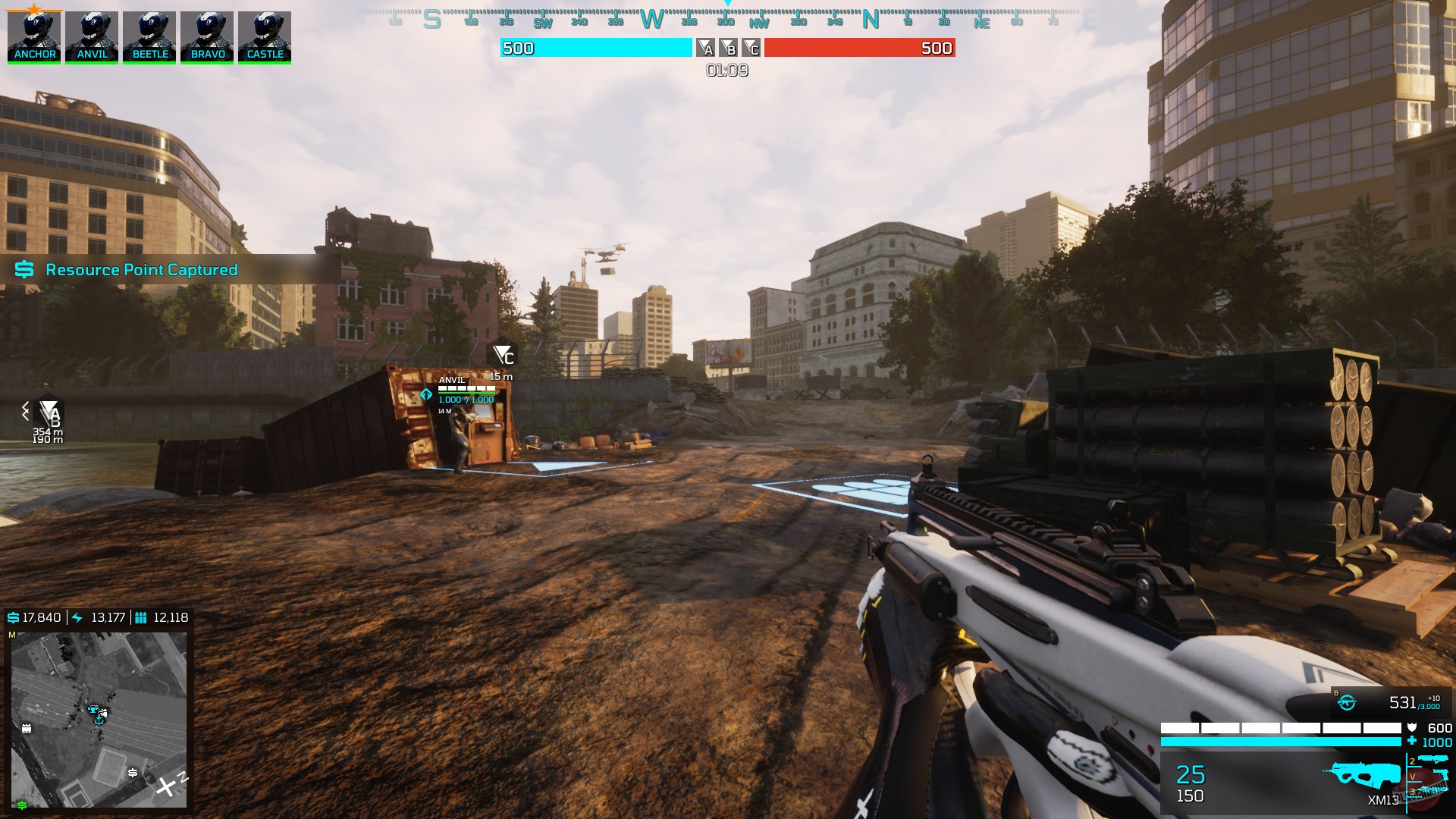Toggle objective C on the ticket bar
The width and height of the screenshot is (1456, 819).
coord(751,49)
